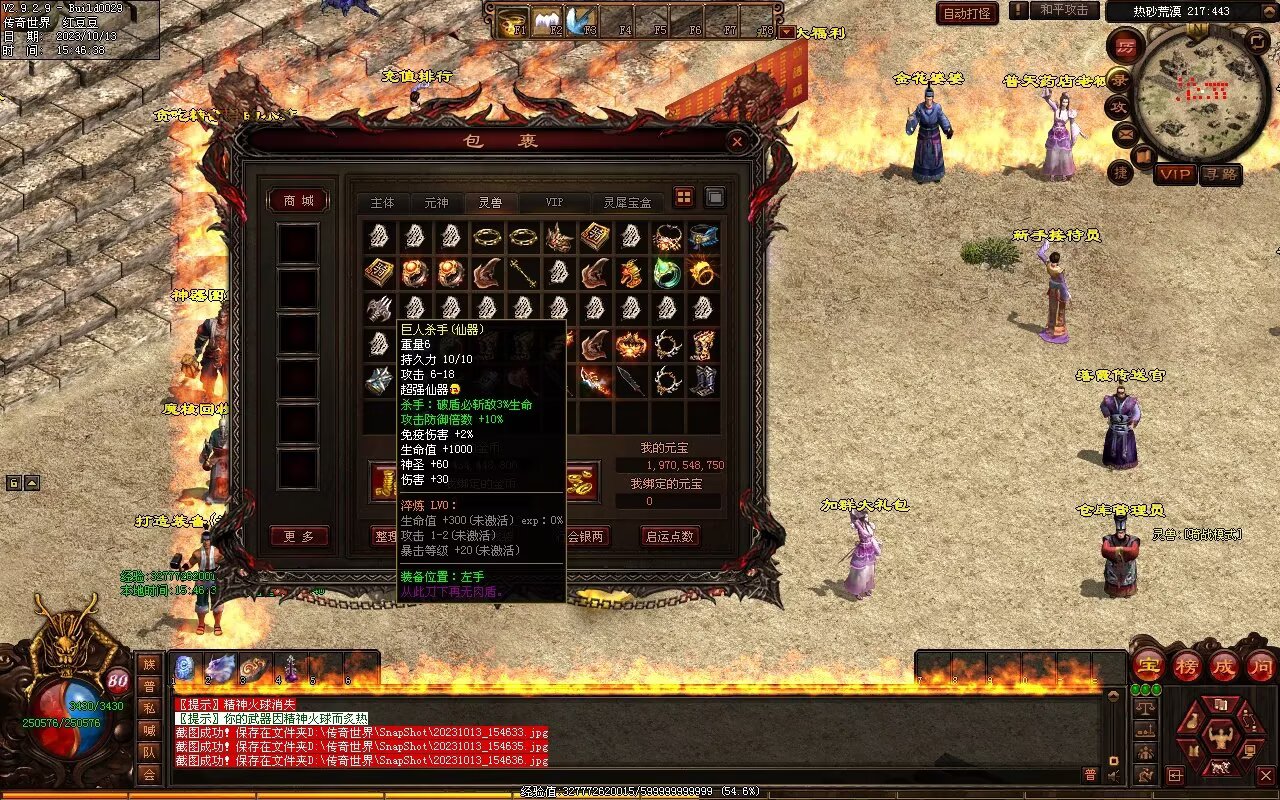
Task: Open the VIP inventory tab
Action: pos(553,203)
